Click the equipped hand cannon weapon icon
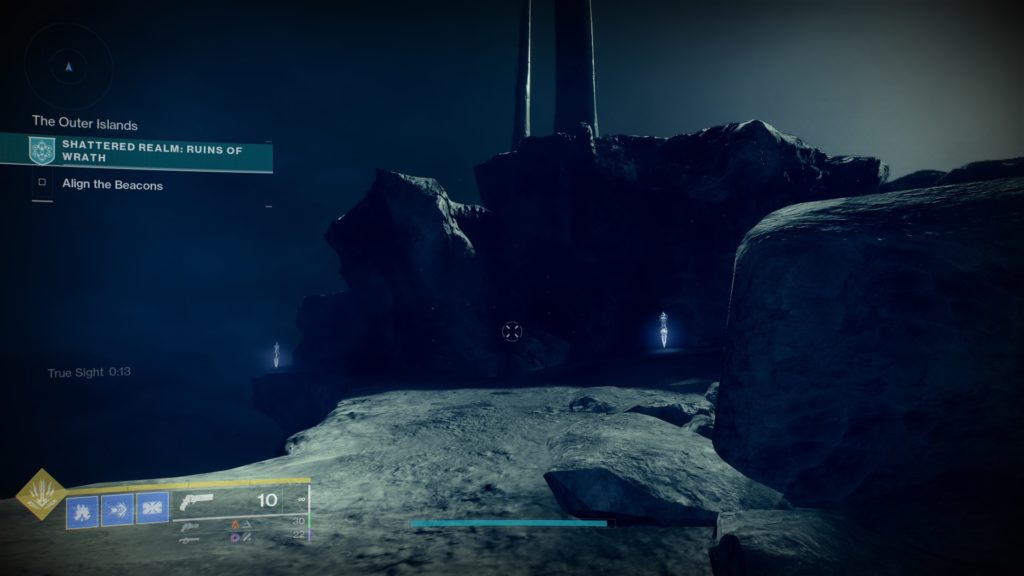1024x576 pixels. (x=199, y=503)
